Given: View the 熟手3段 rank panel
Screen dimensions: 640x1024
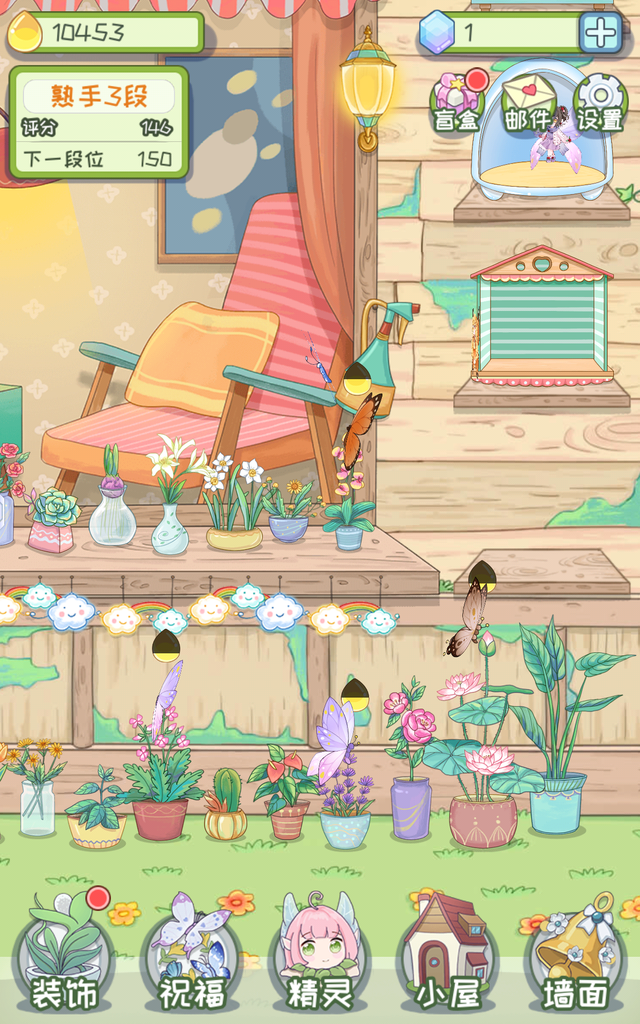Looking at the screenshot, I should click(x=98, y=123).
